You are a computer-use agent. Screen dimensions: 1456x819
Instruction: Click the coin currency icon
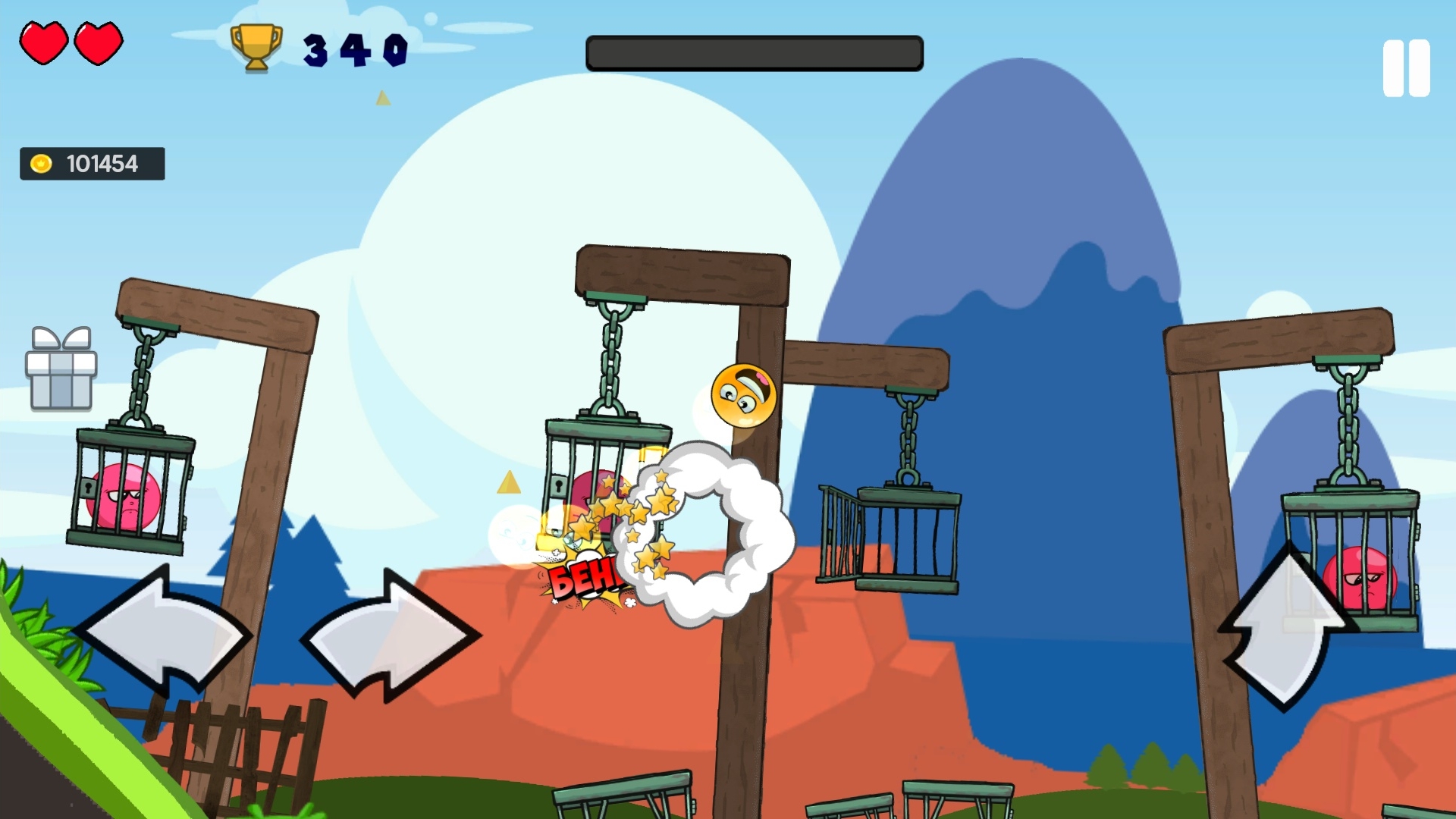pos(42,162)
